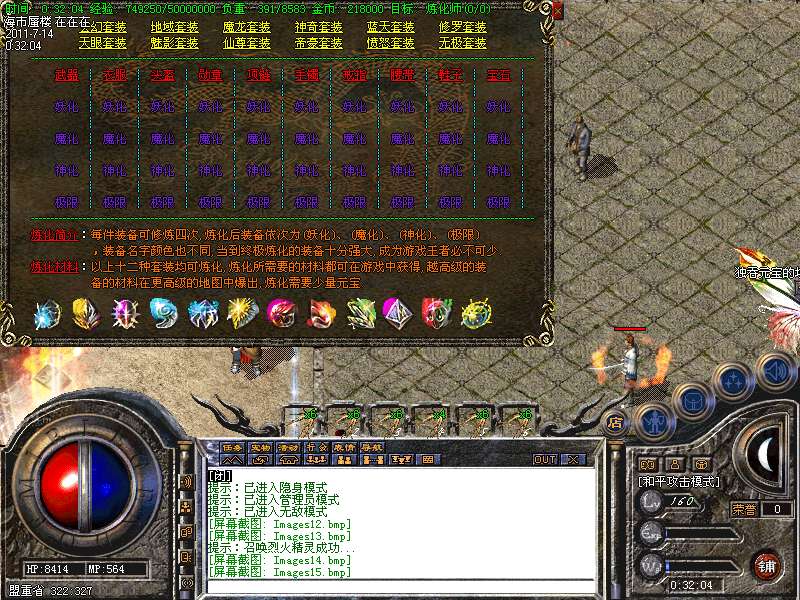
Task: Click the 衣服 column header link
Action: click(115, 75)
